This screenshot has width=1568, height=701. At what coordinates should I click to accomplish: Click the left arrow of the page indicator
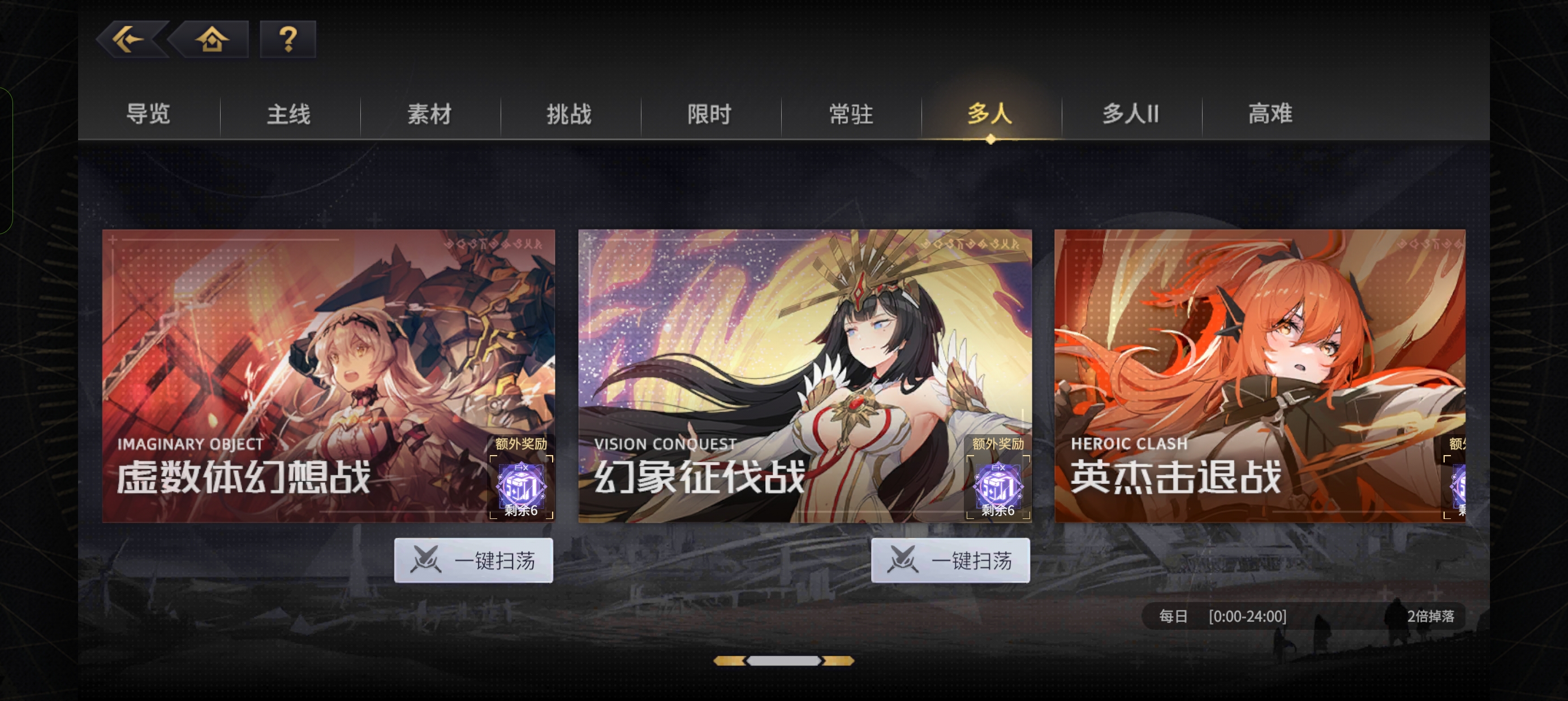(x=731, y=661)
